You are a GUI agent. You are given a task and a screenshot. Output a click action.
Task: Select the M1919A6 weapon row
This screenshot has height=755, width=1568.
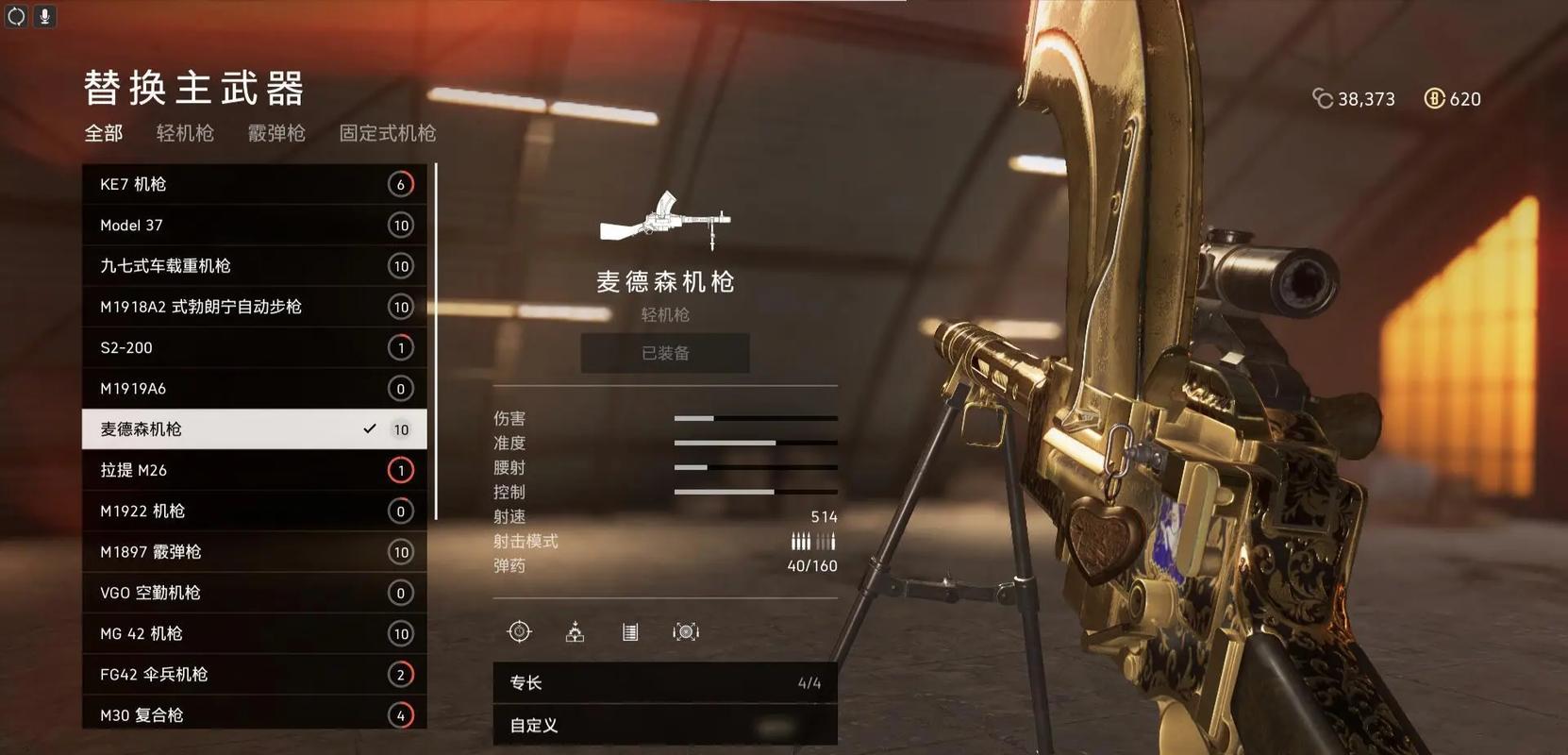[254, 388]
